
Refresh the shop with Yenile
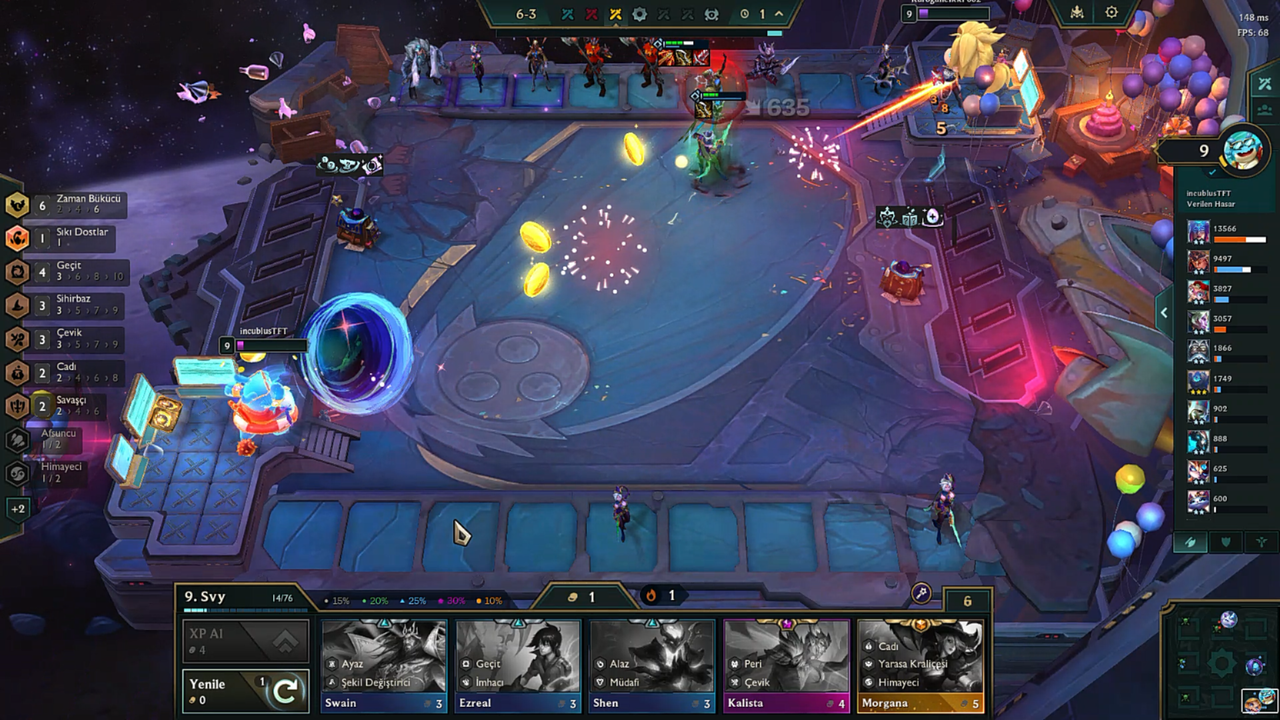tap(245, 691)
